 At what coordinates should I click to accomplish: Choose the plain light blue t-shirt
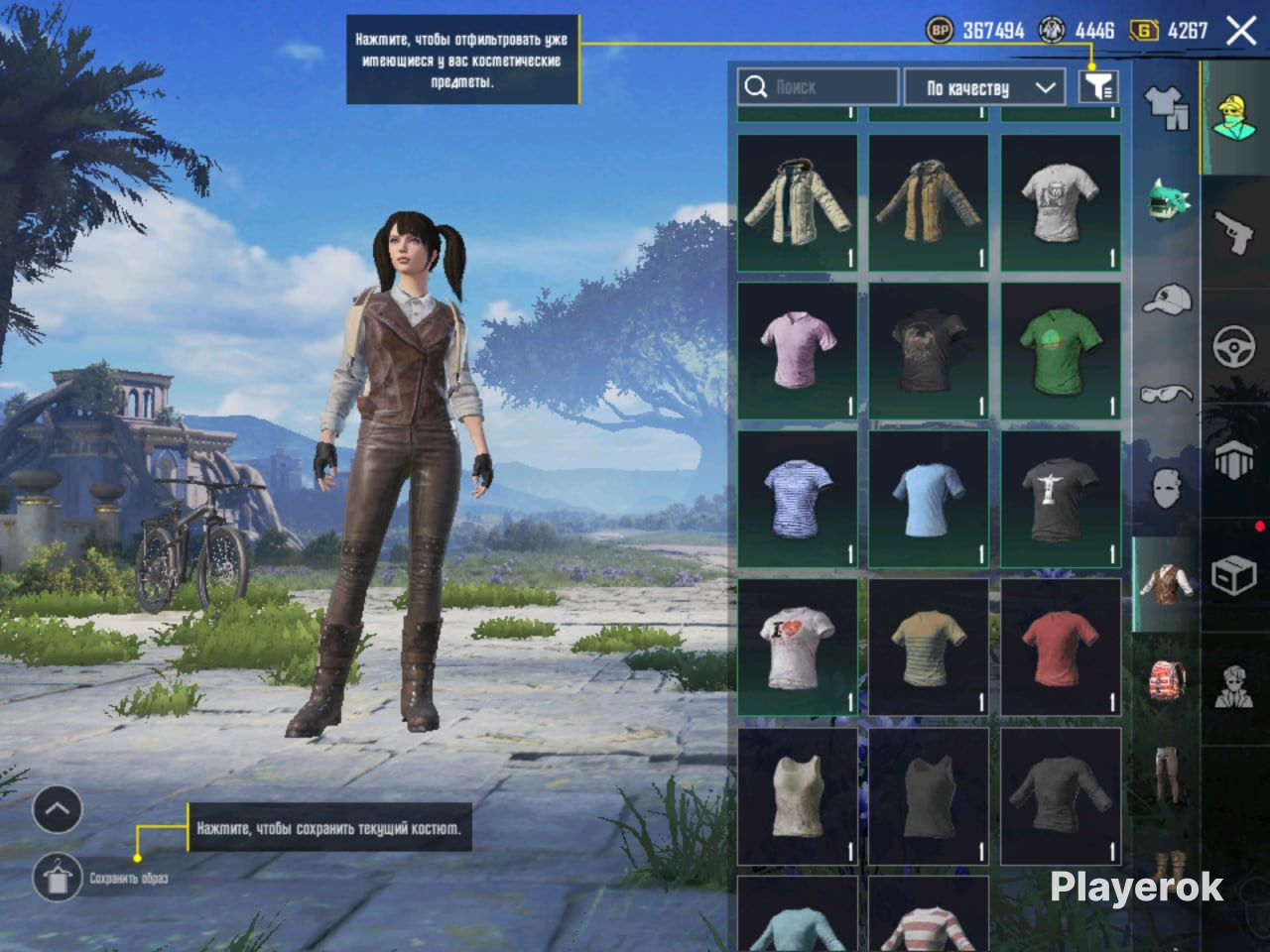pyautogui.click(x=928, y=499)
